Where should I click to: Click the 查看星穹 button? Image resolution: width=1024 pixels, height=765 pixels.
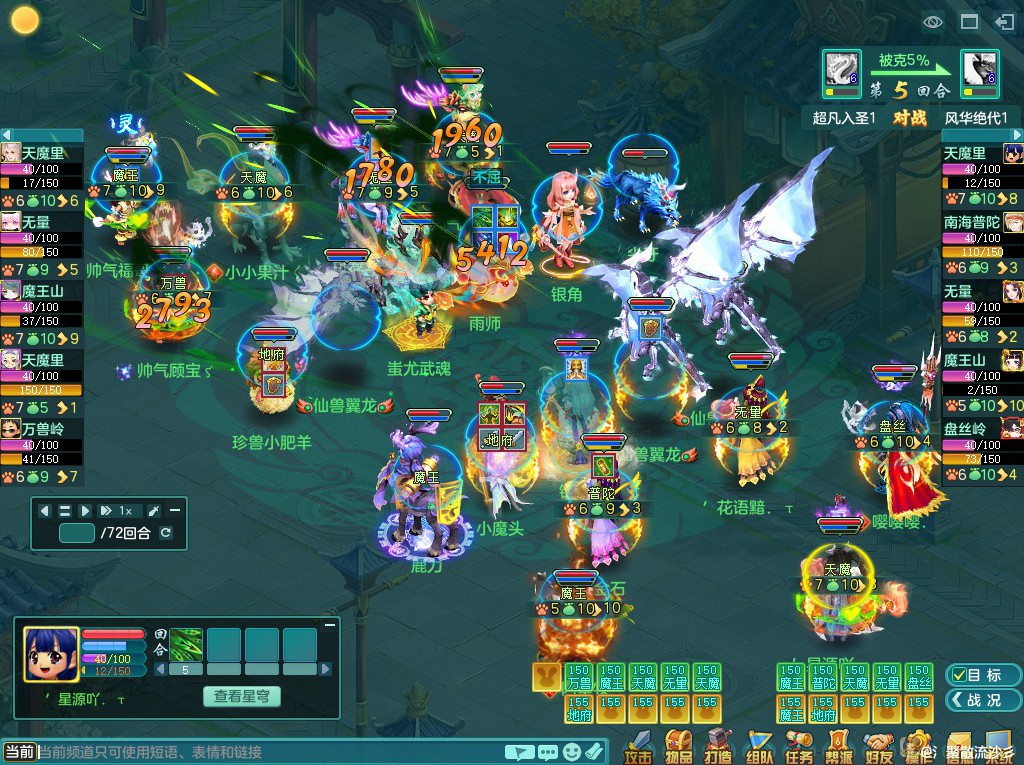point(241,696)
